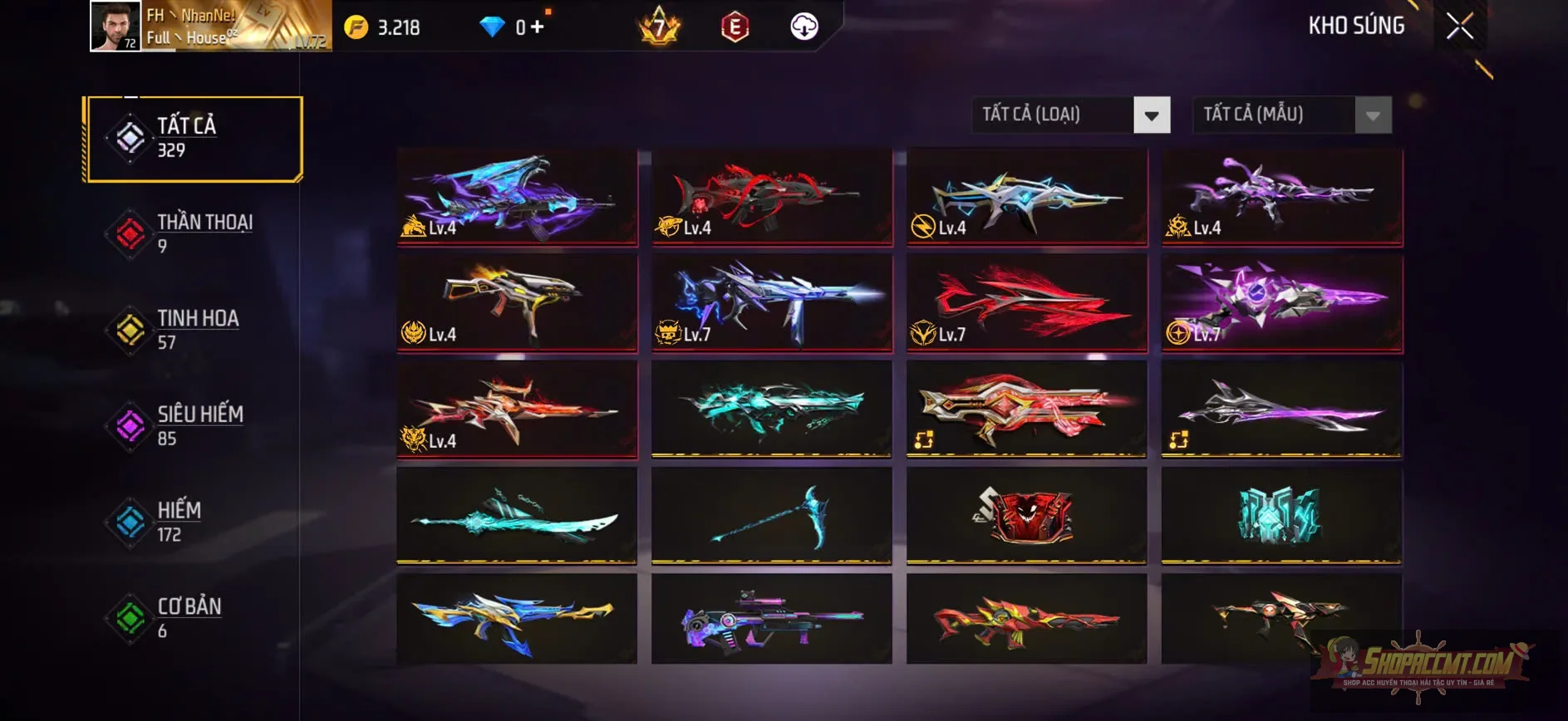This screenshot has height=721, width=1568.
Task: Toggle the red Lv.7 katana selection
Action: [x=1026, y=303]
